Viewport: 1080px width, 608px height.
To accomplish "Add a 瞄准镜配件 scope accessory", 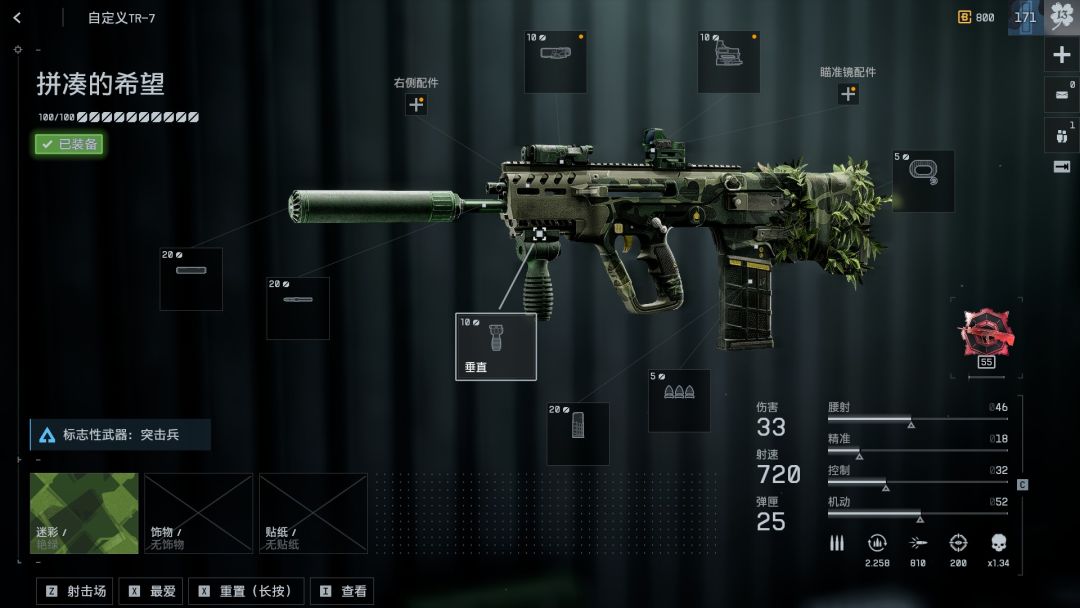I will [x=848, y=94].
